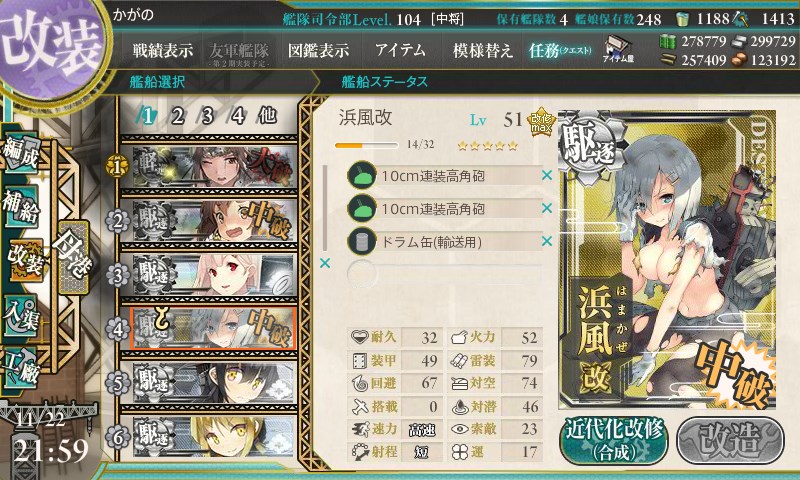
Task: Select the sixth ship with blonde hair
Action: point(212,434)
